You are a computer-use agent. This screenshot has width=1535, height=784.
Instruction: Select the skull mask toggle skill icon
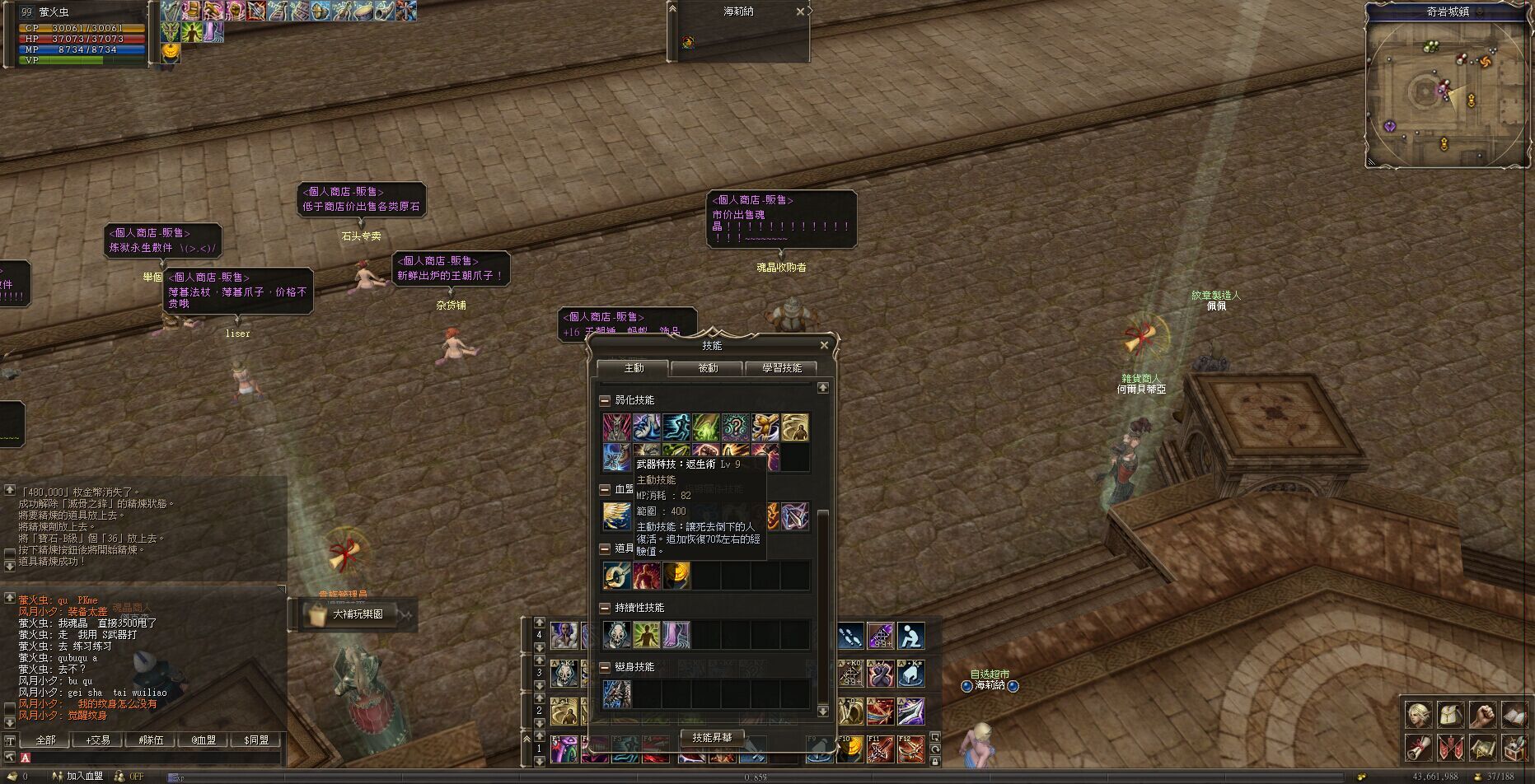617,635
